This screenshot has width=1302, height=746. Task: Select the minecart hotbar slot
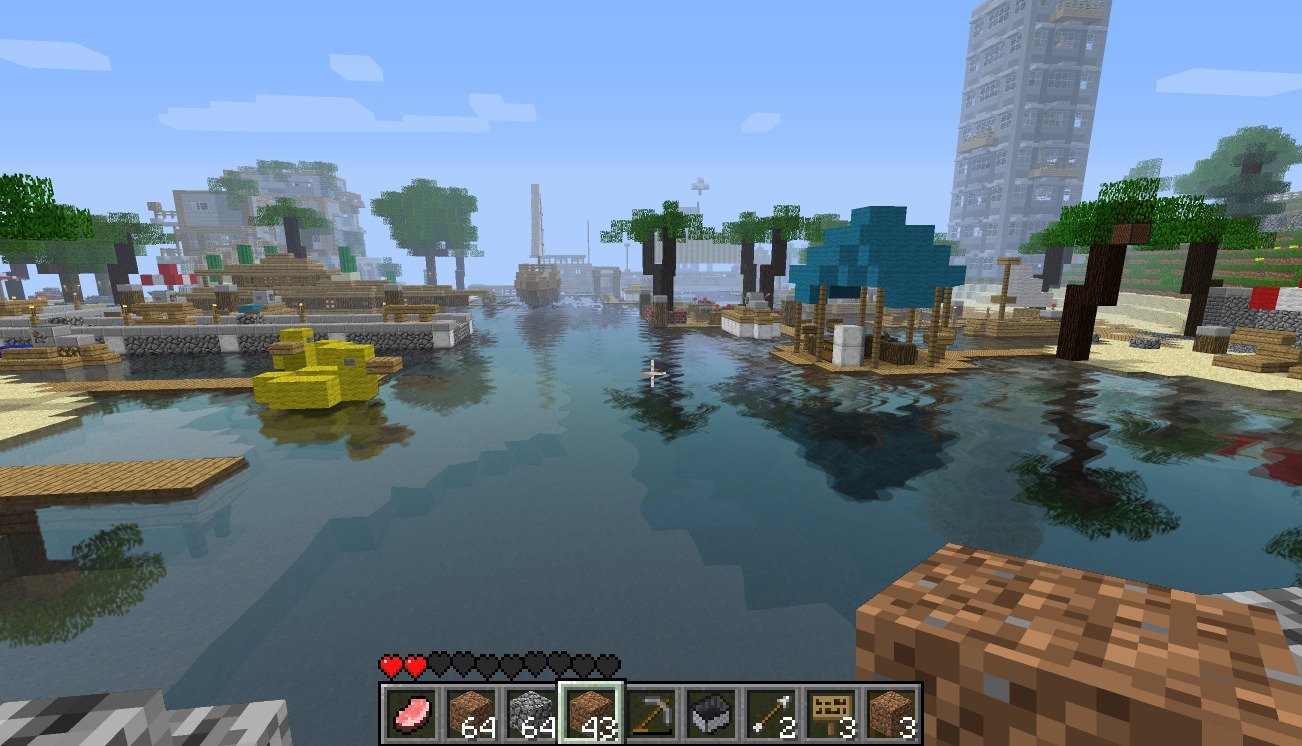click(710, 713)
